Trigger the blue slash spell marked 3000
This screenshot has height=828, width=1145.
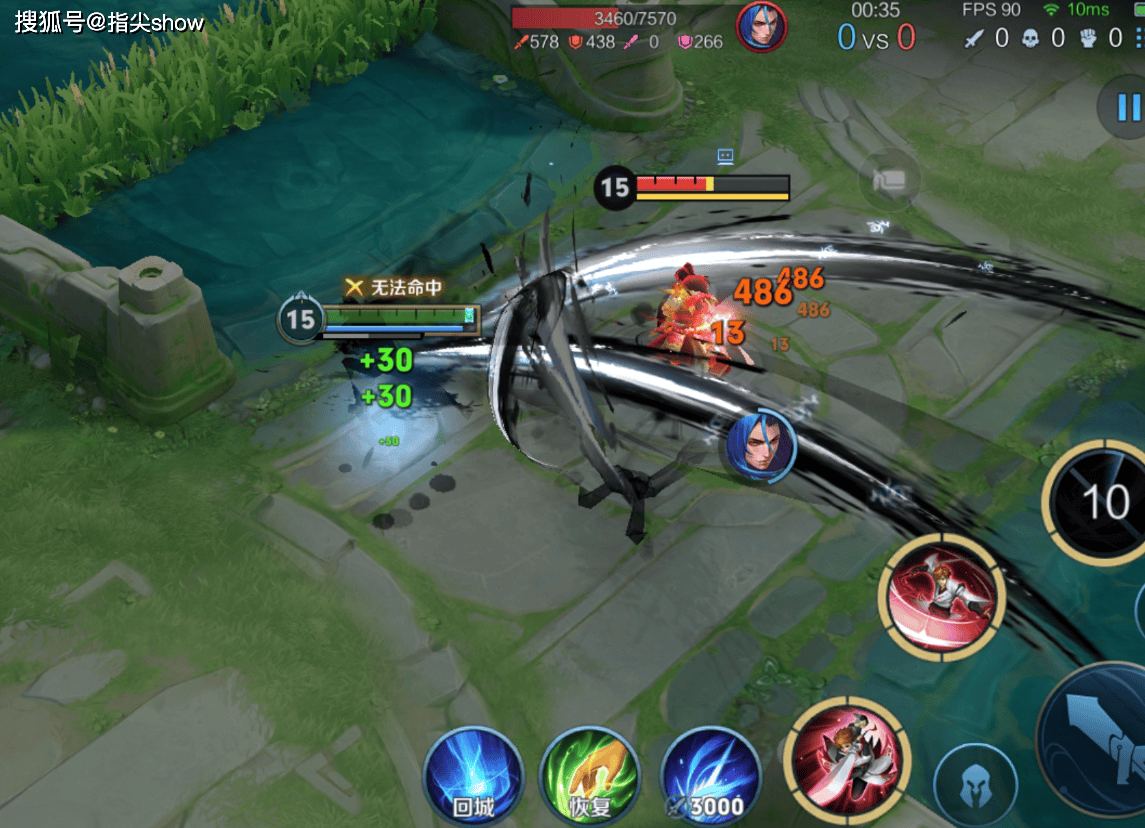(x=711, y=776)
